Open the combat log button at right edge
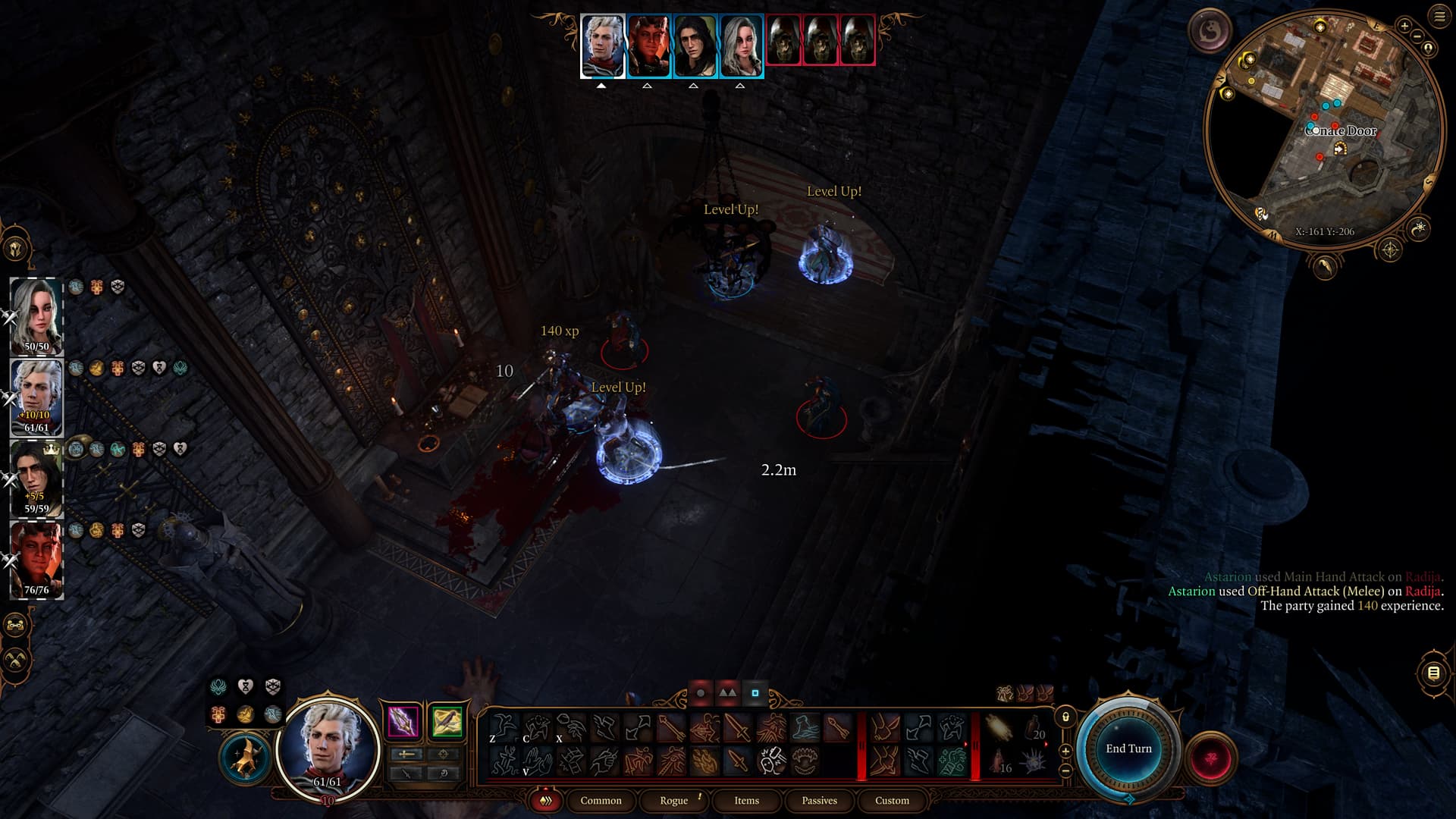 [x=1433, y=673]
